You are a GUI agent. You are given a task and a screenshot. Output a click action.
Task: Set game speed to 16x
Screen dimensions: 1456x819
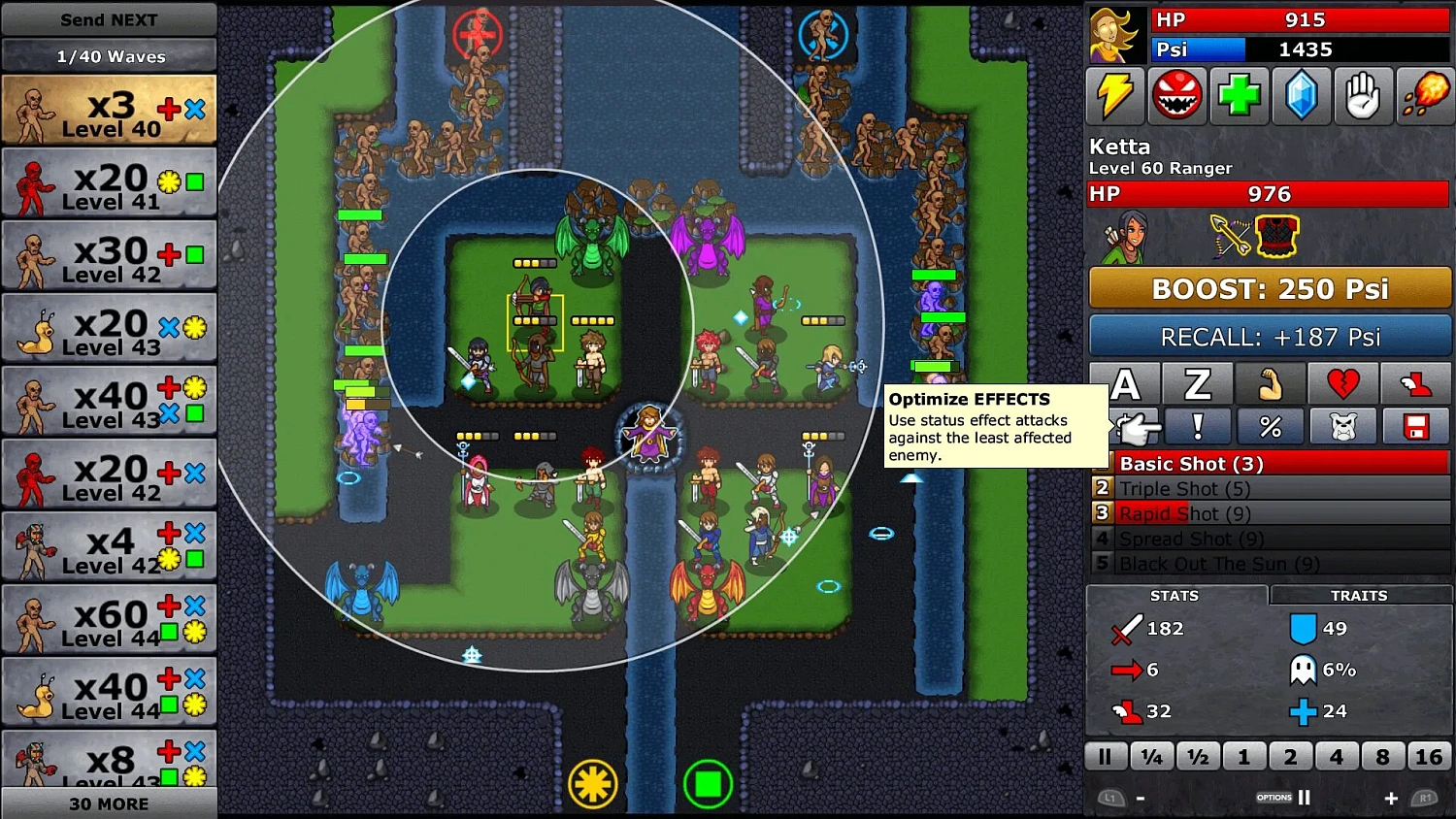click(1429, 755)
